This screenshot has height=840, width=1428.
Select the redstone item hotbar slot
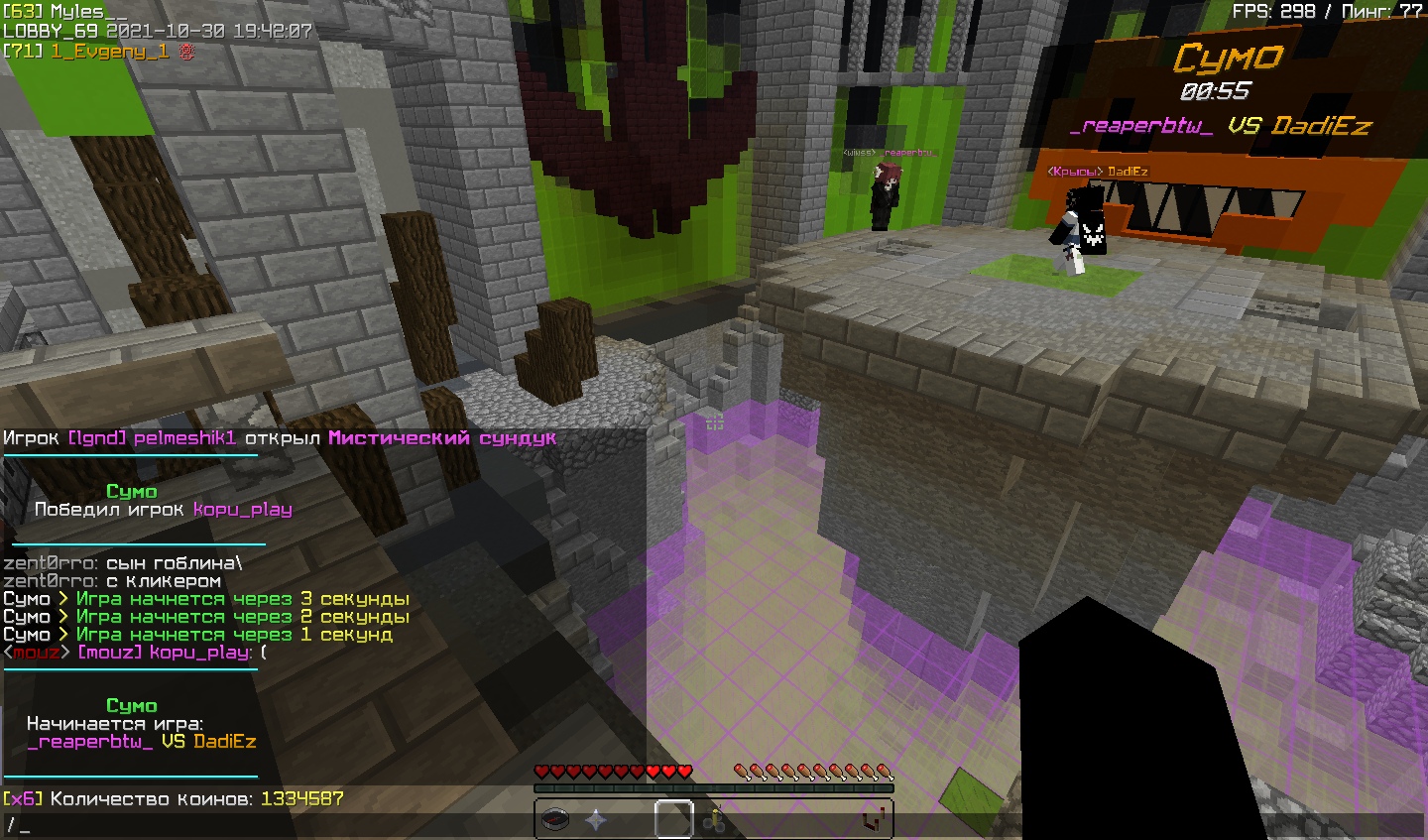(872, 820)
